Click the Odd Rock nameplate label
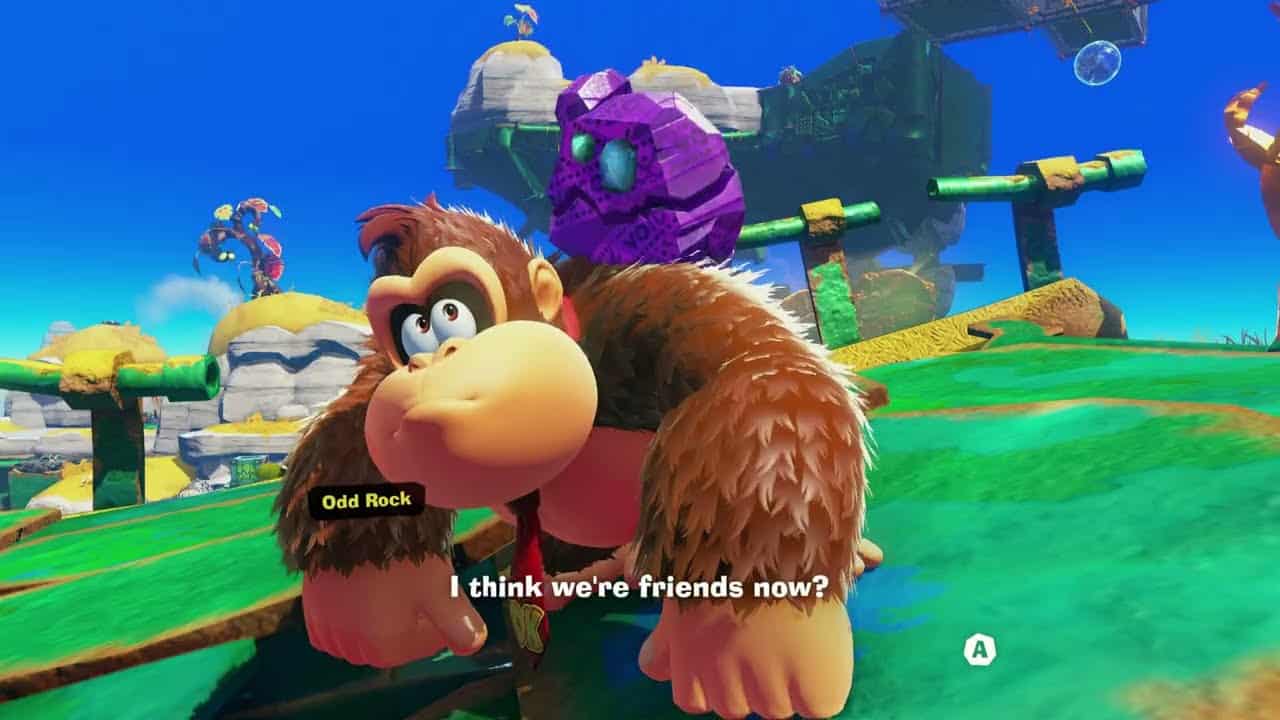1280x720 pixels. point(366,498)
